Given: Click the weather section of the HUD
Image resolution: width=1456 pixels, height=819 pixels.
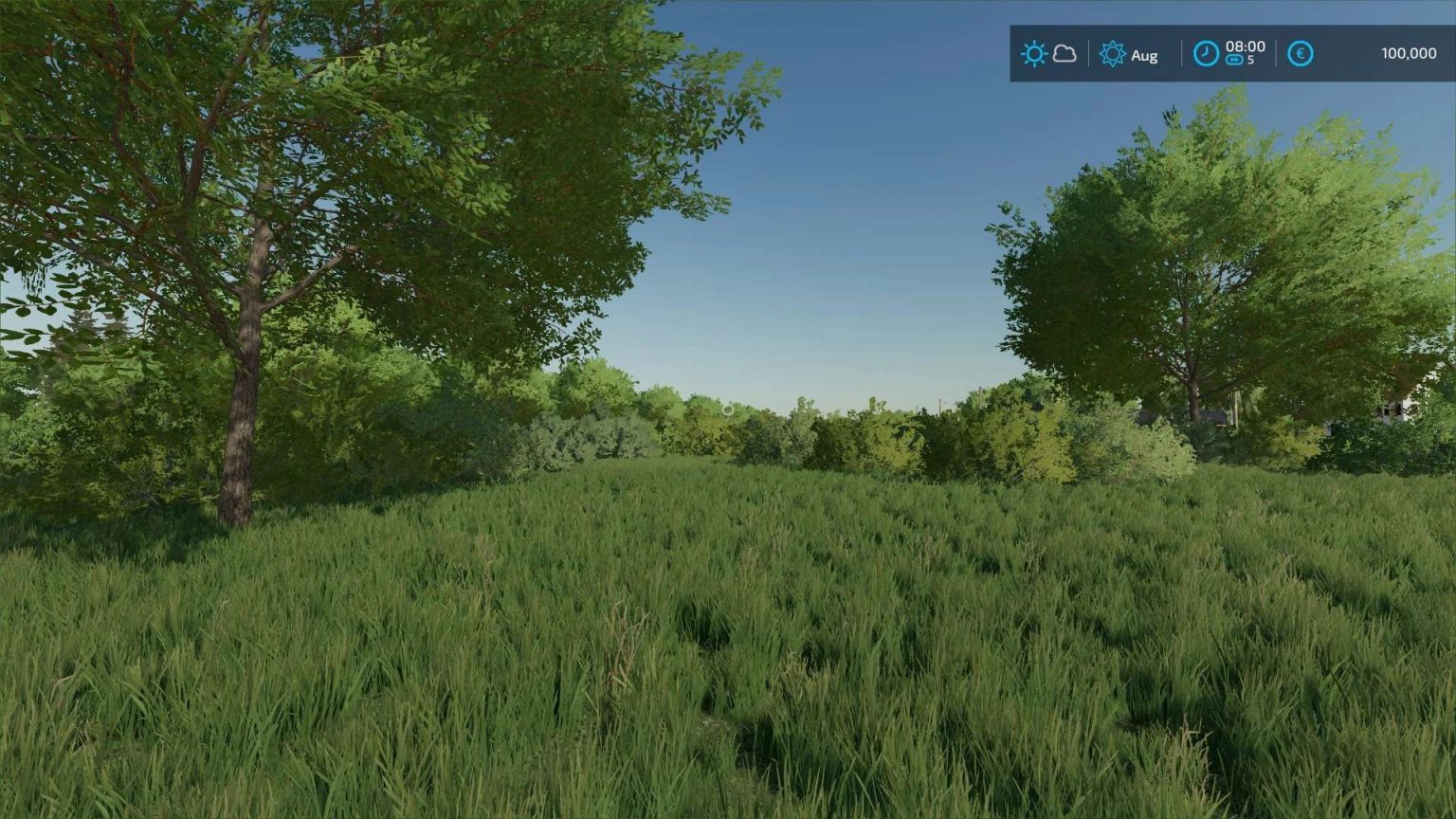Looking at the screenshot, I should [1047, 53].
